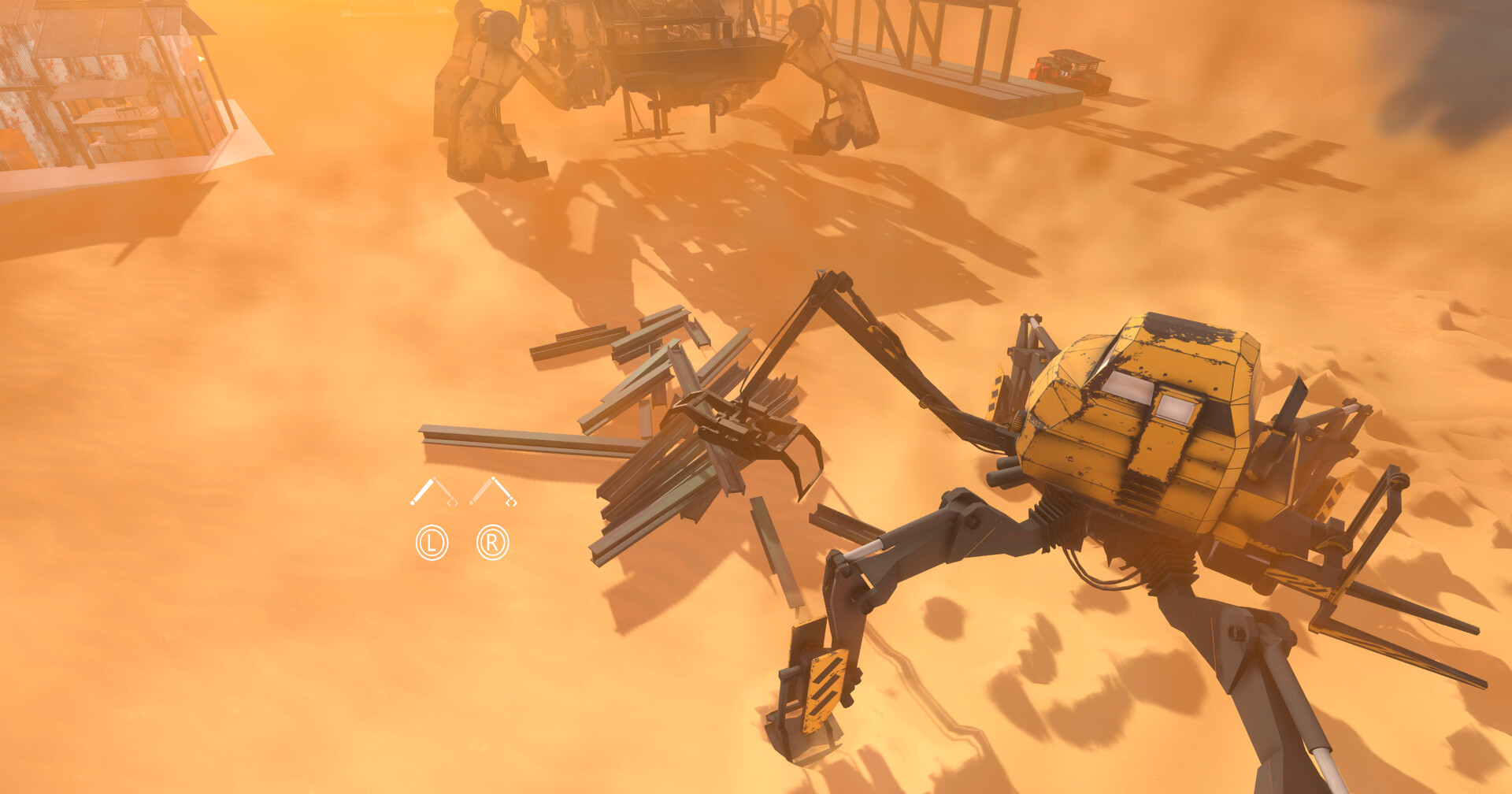Click the gripper tip on the right arm icon

[512, 503]
